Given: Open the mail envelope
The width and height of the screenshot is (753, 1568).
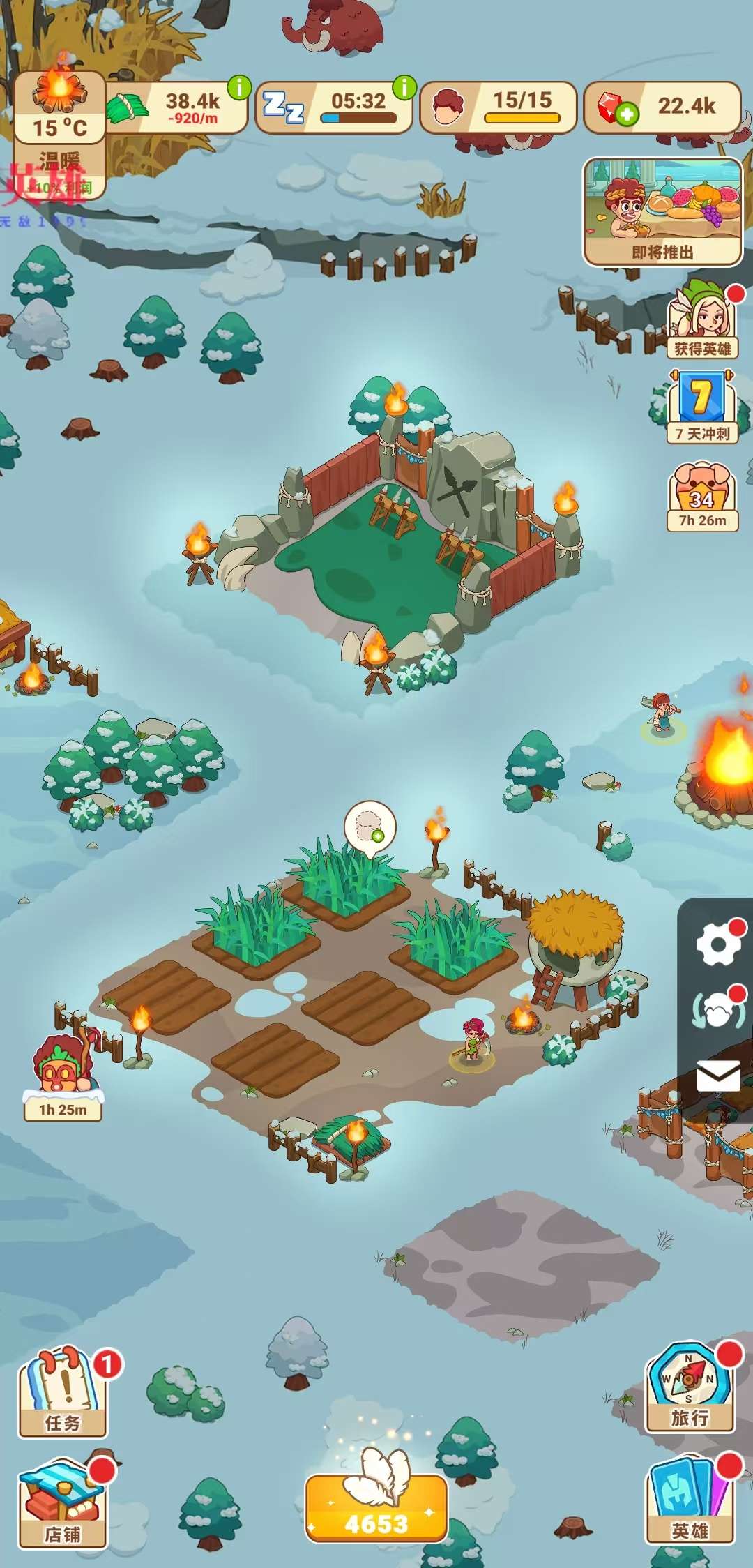Looking at the screenshot, I should coord(717,1075).
